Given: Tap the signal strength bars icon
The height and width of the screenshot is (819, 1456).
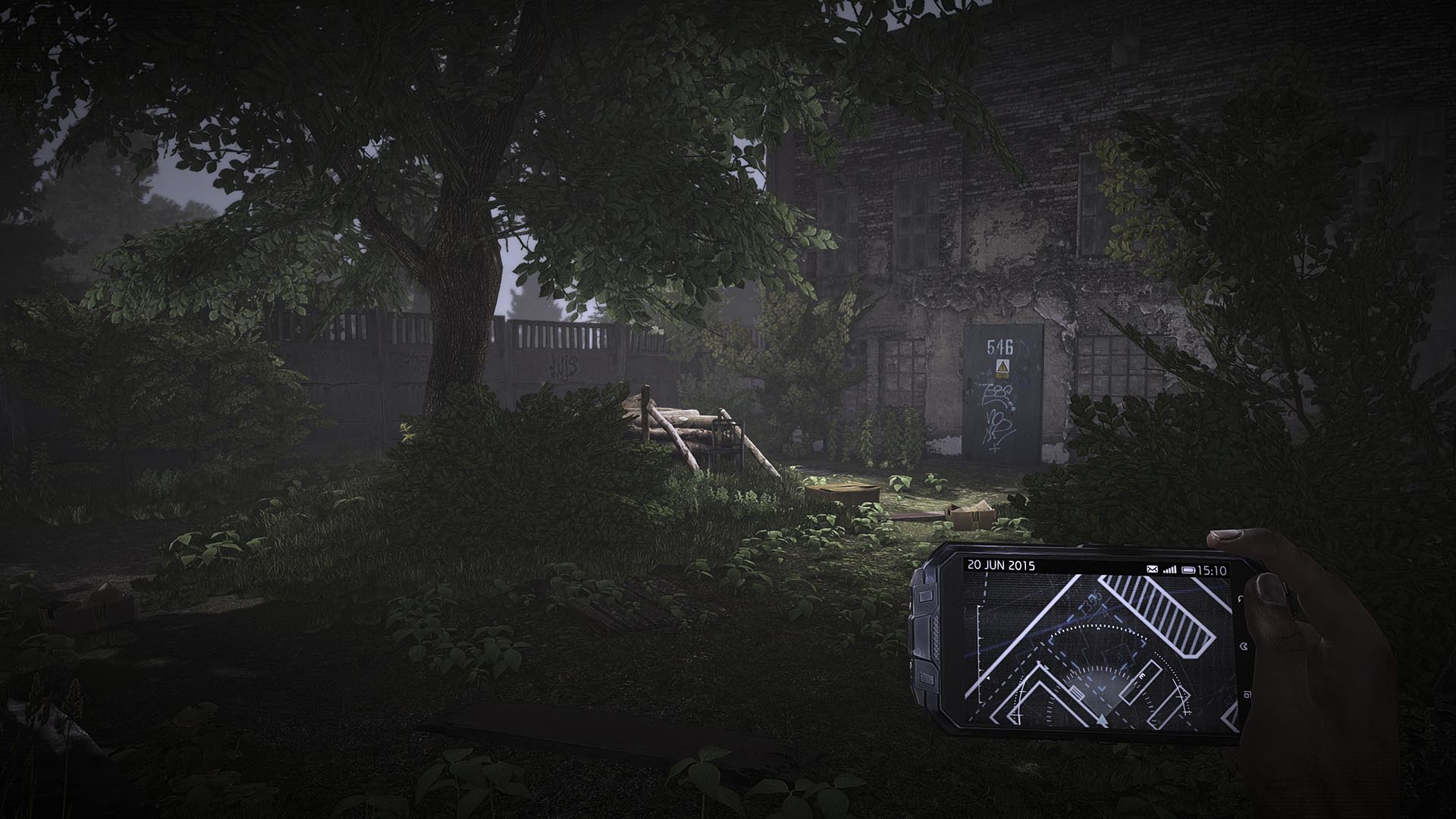Looking at the screenshot, I should 1170,569.
